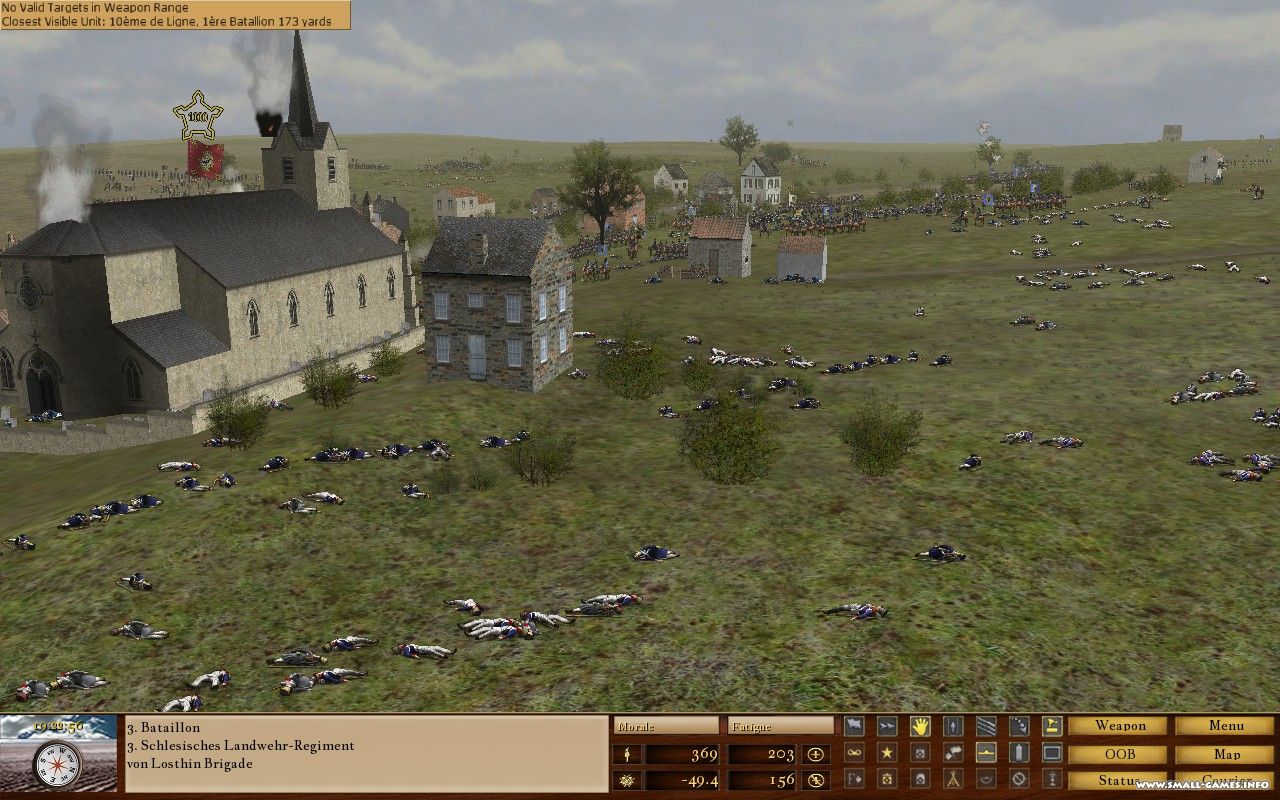Click the diagonal stripes formation icon
The image size is (1280, 800).
[986, 726]
